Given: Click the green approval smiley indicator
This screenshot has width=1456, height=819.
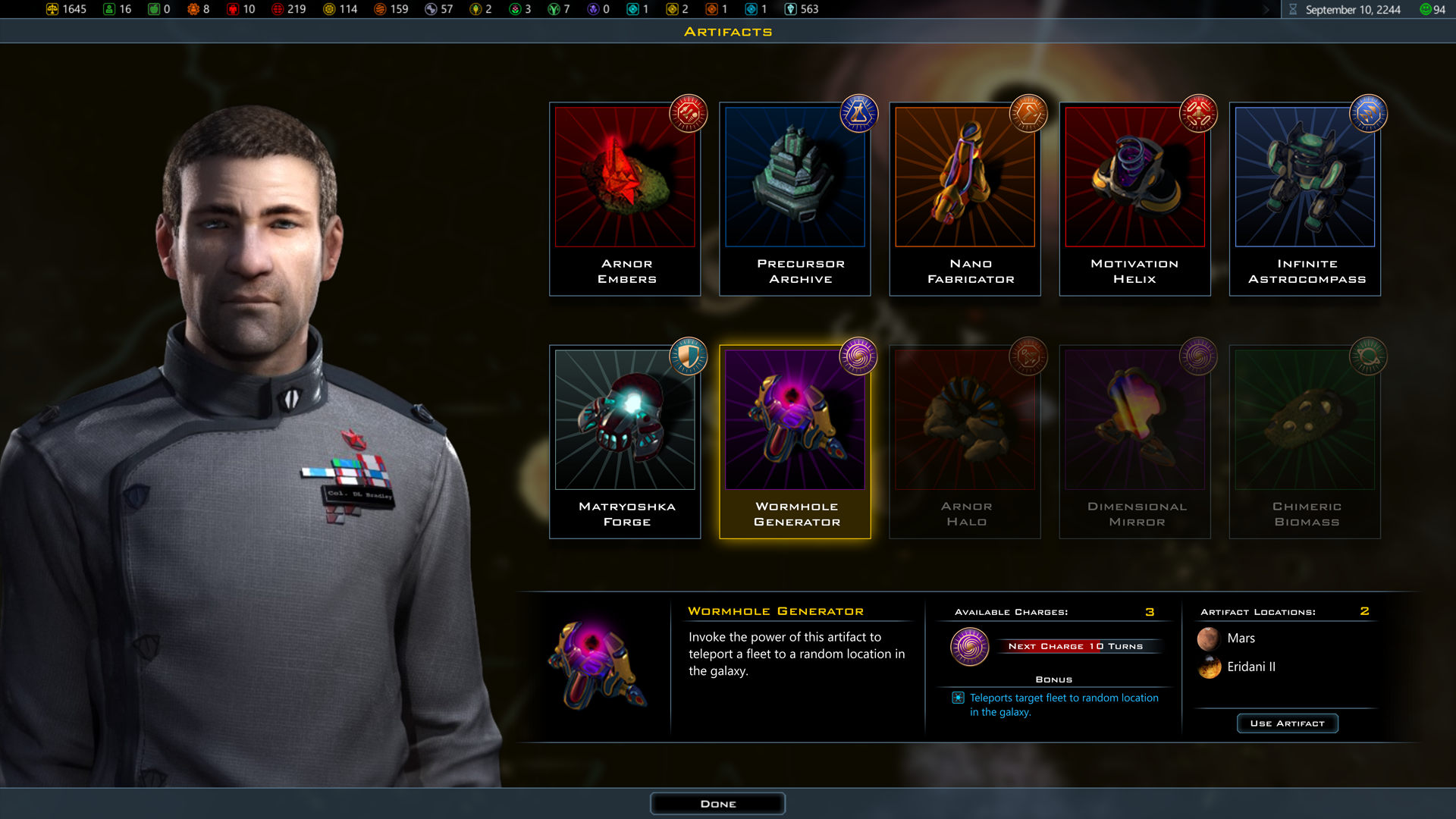Looking at the screenshot, I should point(1424,10).
